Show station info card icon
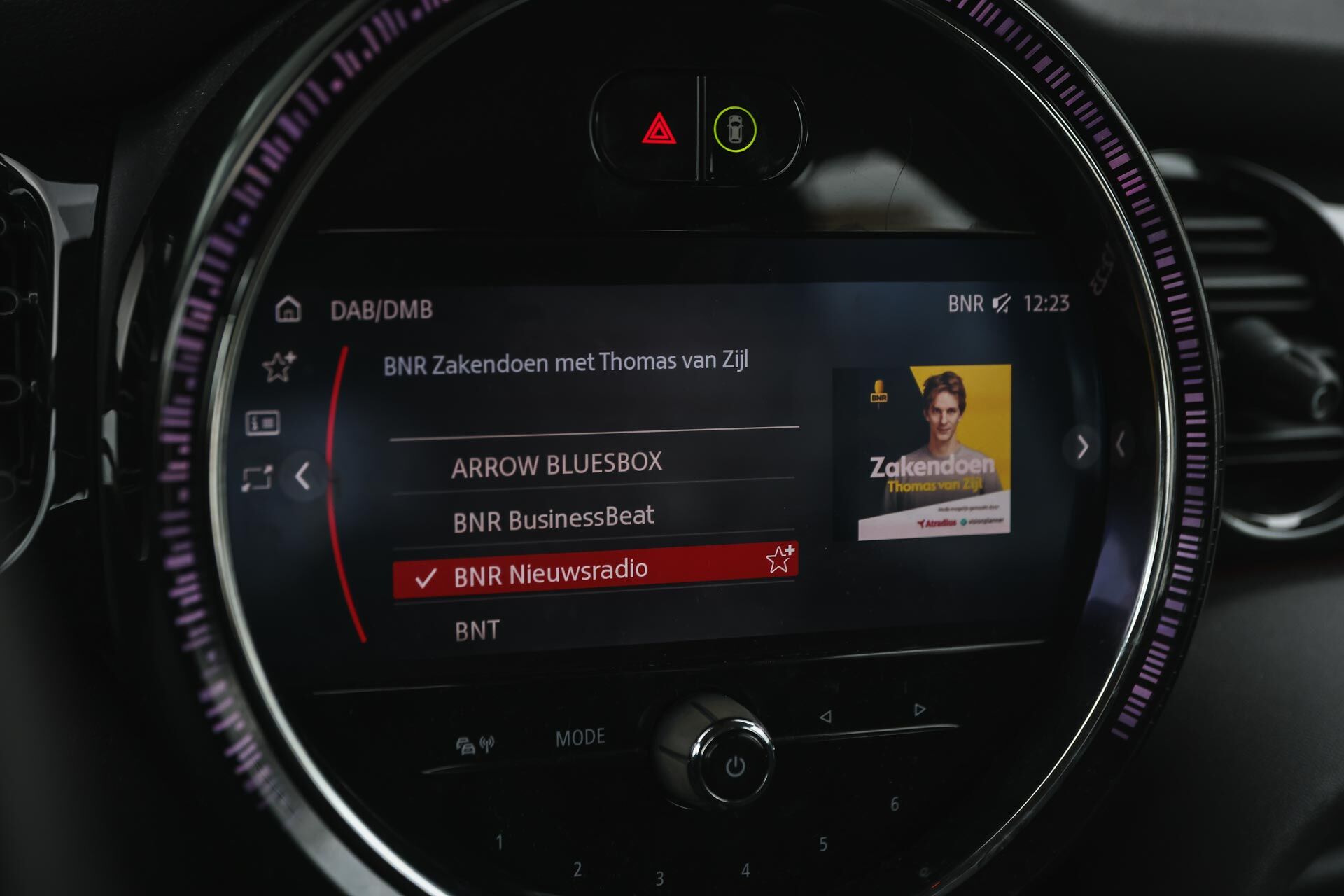Image resolution: width=1344 pixels, height=896 pixels. coord(263,423)
